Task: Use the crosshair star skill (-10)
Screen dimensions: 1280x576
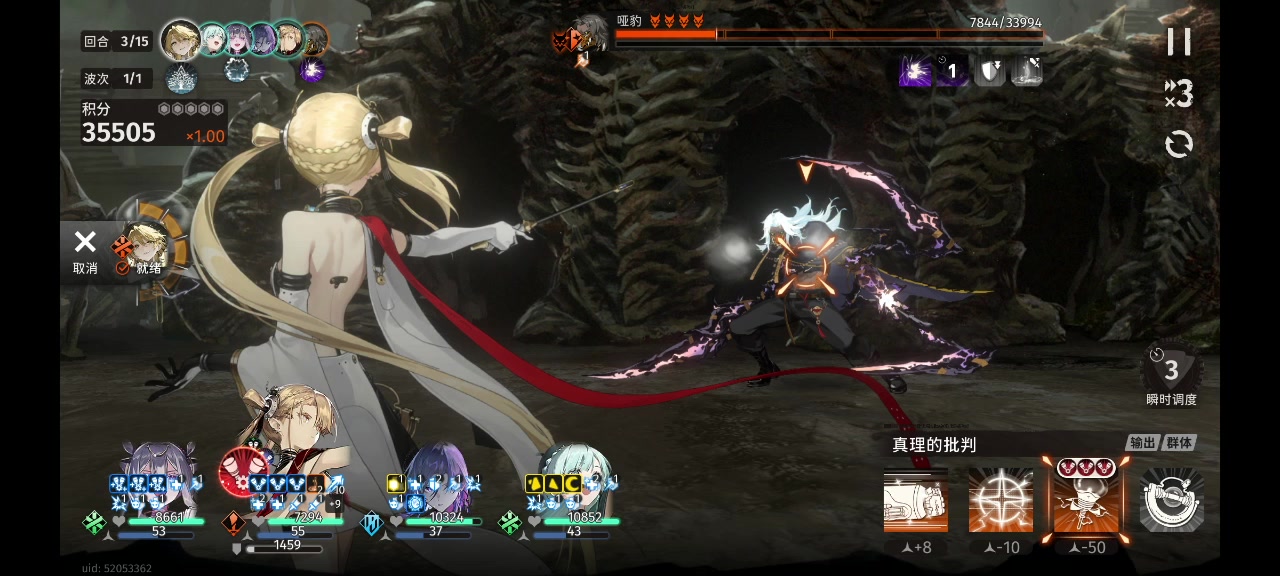Action: [1001, 500]
